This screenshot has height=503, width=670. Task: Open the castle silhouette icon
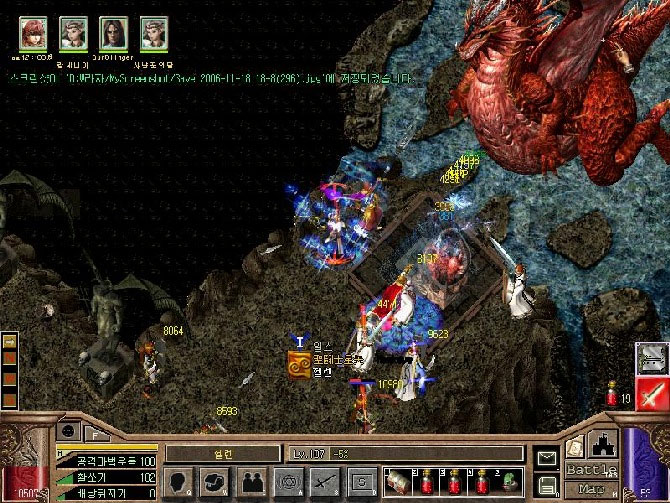click(x=605, y=444)
